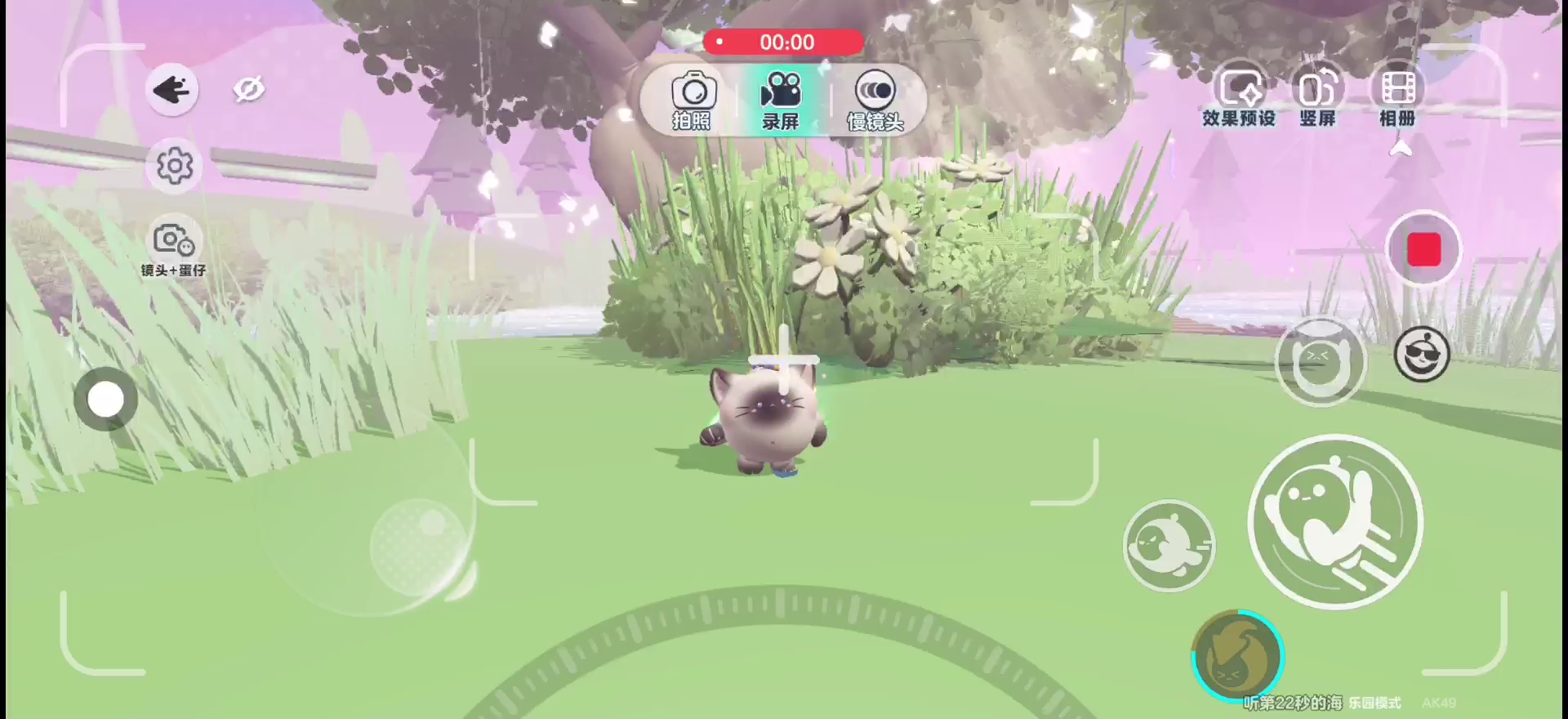Tap the back arrow button
The image size is (1568, 719).
point(171,89)
